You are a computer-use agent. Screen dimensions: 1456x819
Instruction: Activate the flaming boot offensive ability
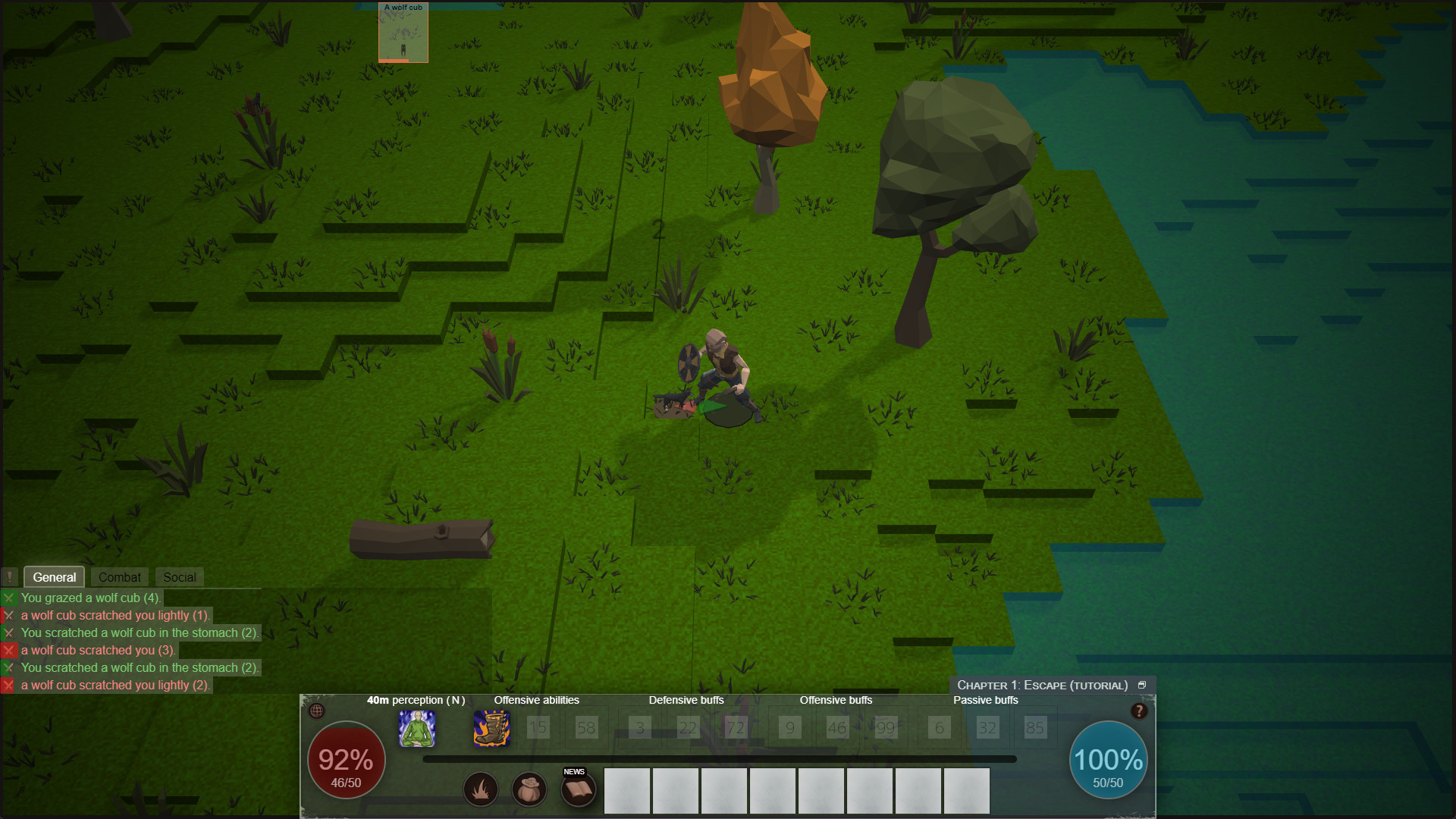point(491,729)
